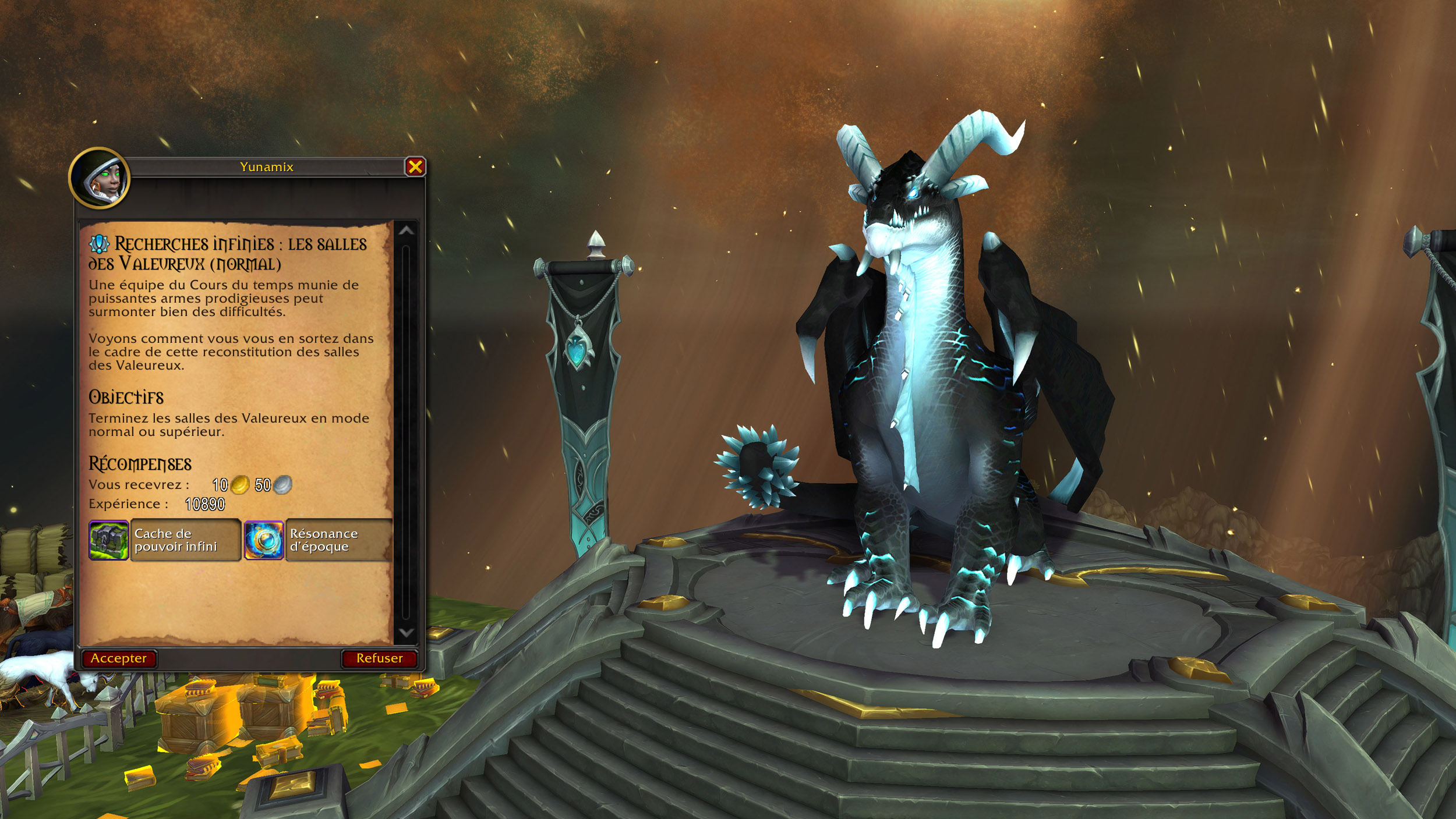Close the Yunamix quest window
The width and height of the screenshot is (1456, 819).
[415, 167]
